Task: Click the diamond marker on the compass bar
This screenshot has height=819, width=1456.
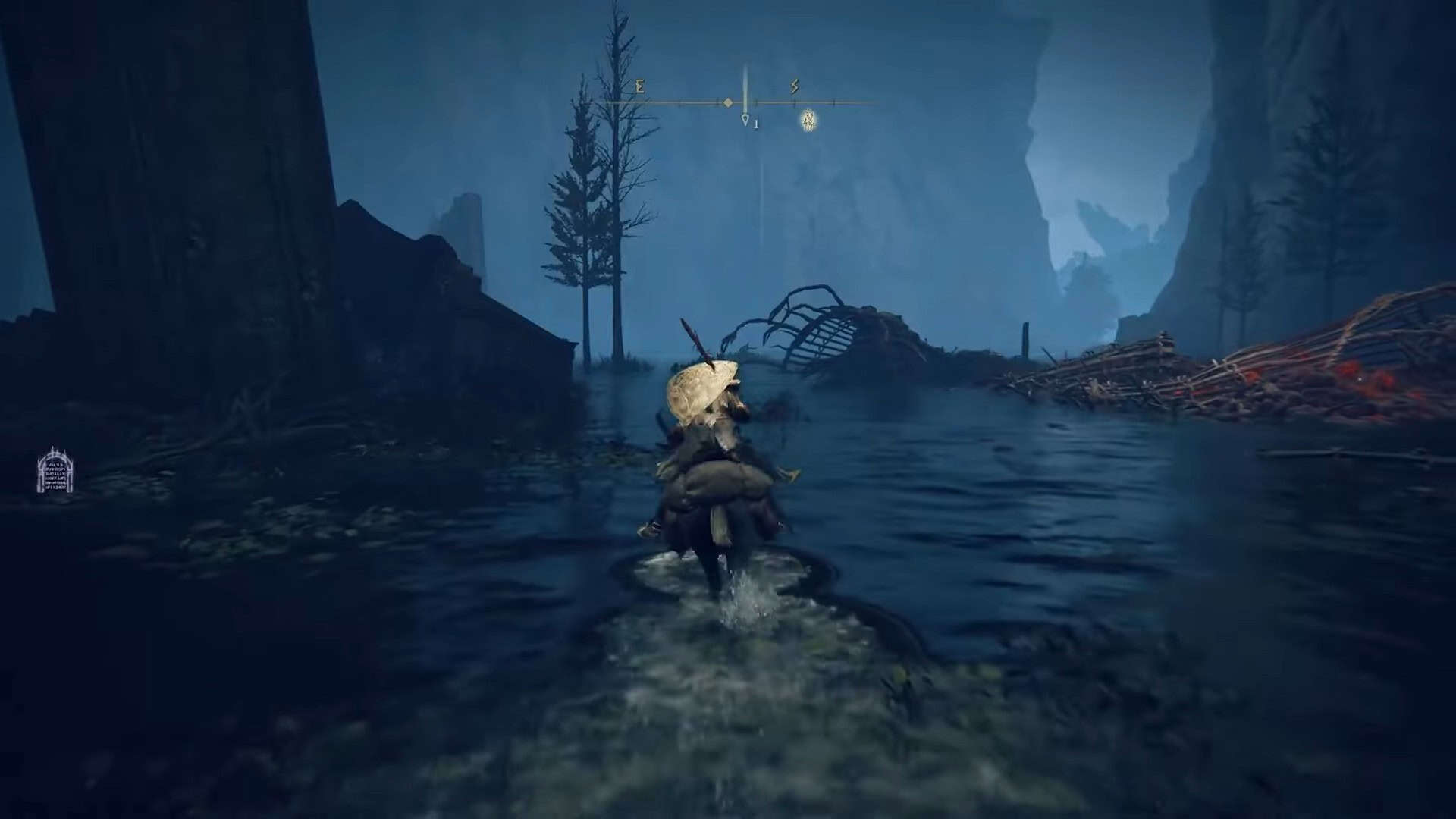Action: 727,102
